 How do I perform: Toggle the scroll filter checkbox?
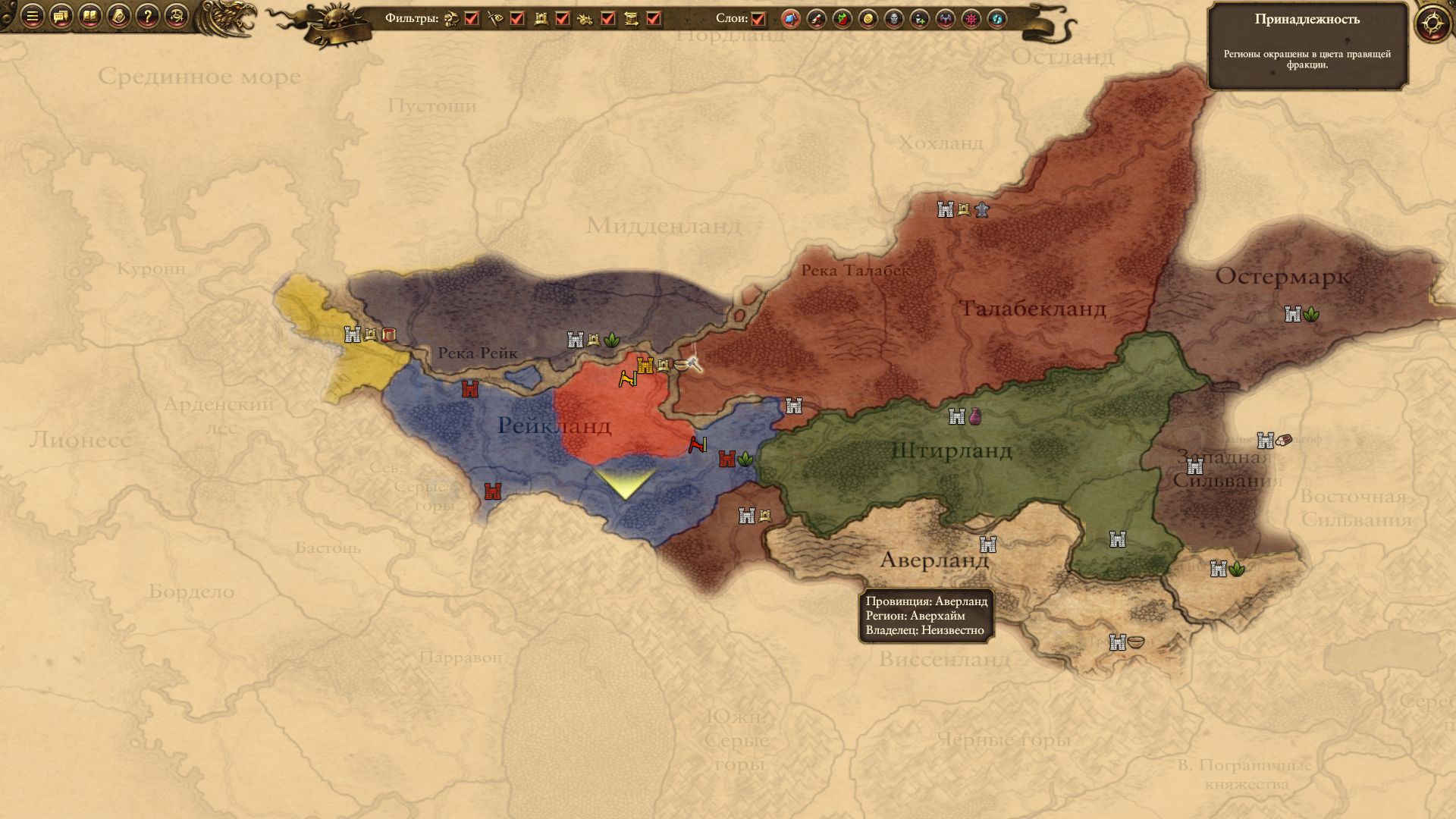654,19
